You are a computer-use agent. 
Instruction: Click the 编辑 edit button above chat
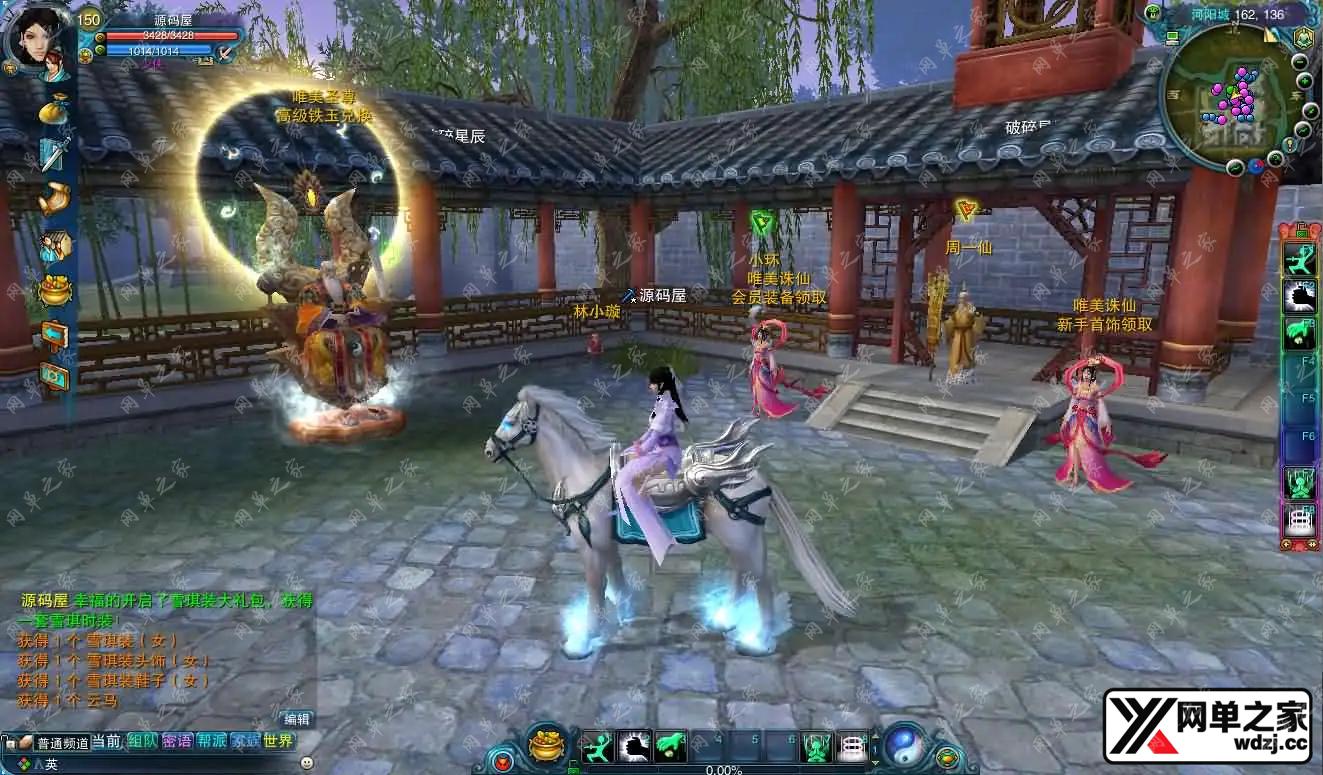(297, 719)
